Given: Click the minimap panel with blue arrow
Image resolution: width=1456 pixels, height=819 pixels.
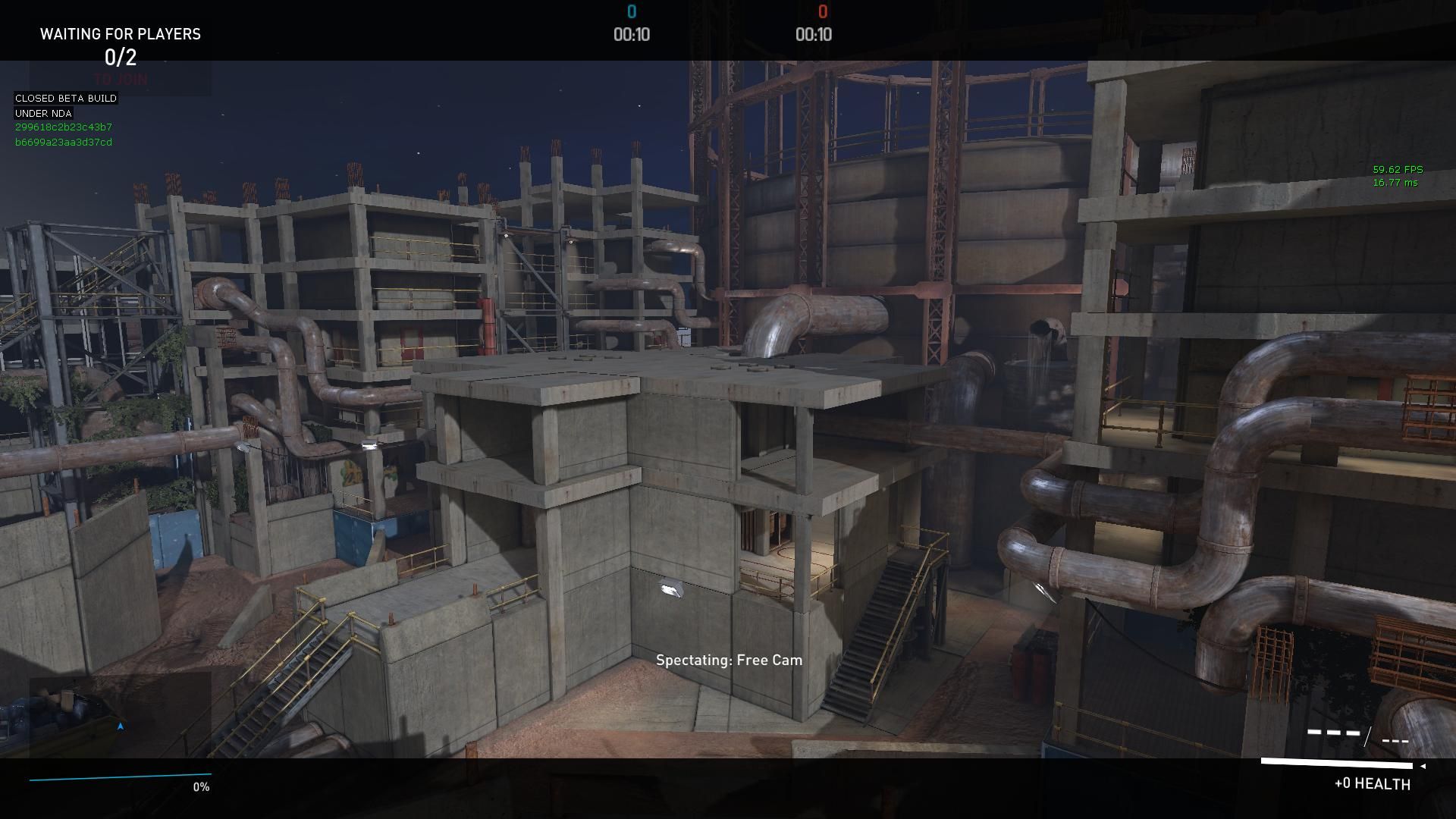Looking at the screenshot, I should [x=120, y=715].
